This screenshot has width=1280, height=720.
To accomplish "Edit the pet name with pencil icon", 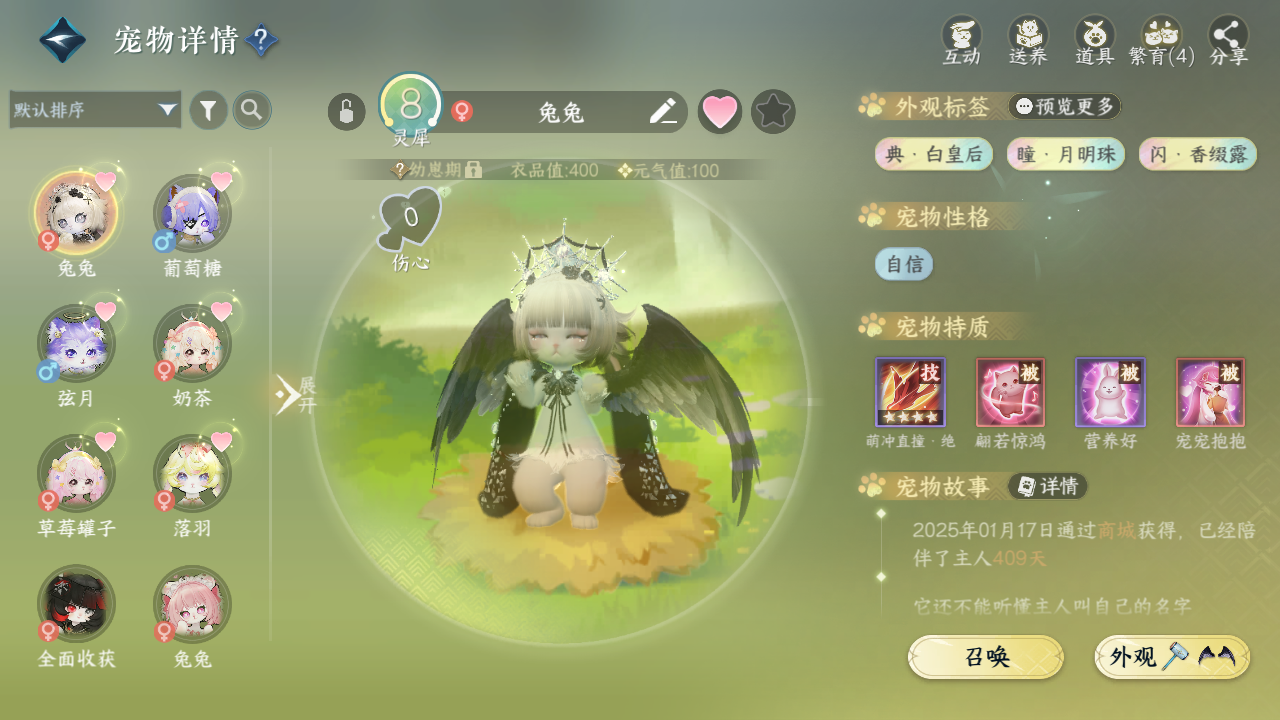I will click(x=663, y=112).
